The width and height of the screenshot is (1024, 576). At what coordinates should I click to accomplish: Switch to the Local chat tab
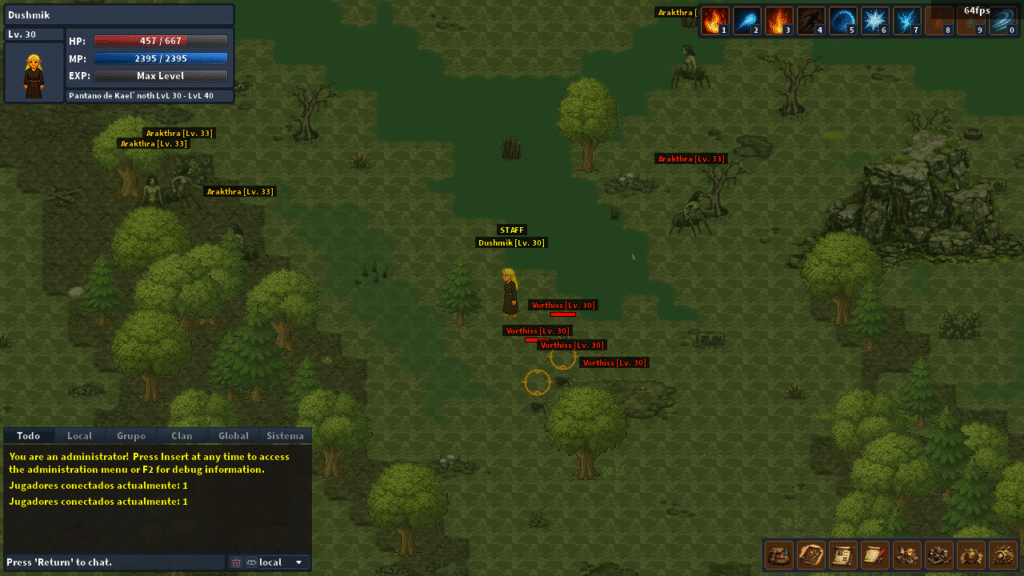tap(79, 436)
